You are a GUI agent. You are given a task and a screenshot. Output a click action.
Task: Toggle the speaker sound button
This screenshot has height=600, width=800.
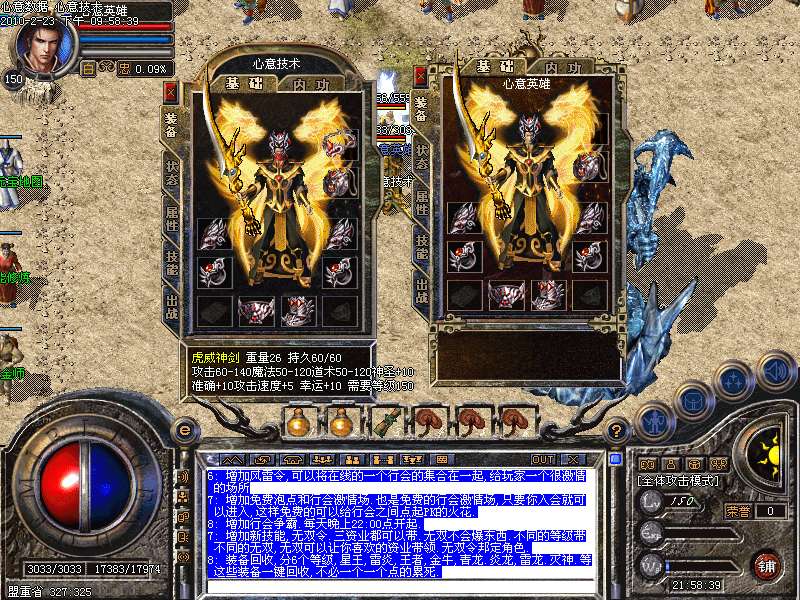[x=777, y=372]
